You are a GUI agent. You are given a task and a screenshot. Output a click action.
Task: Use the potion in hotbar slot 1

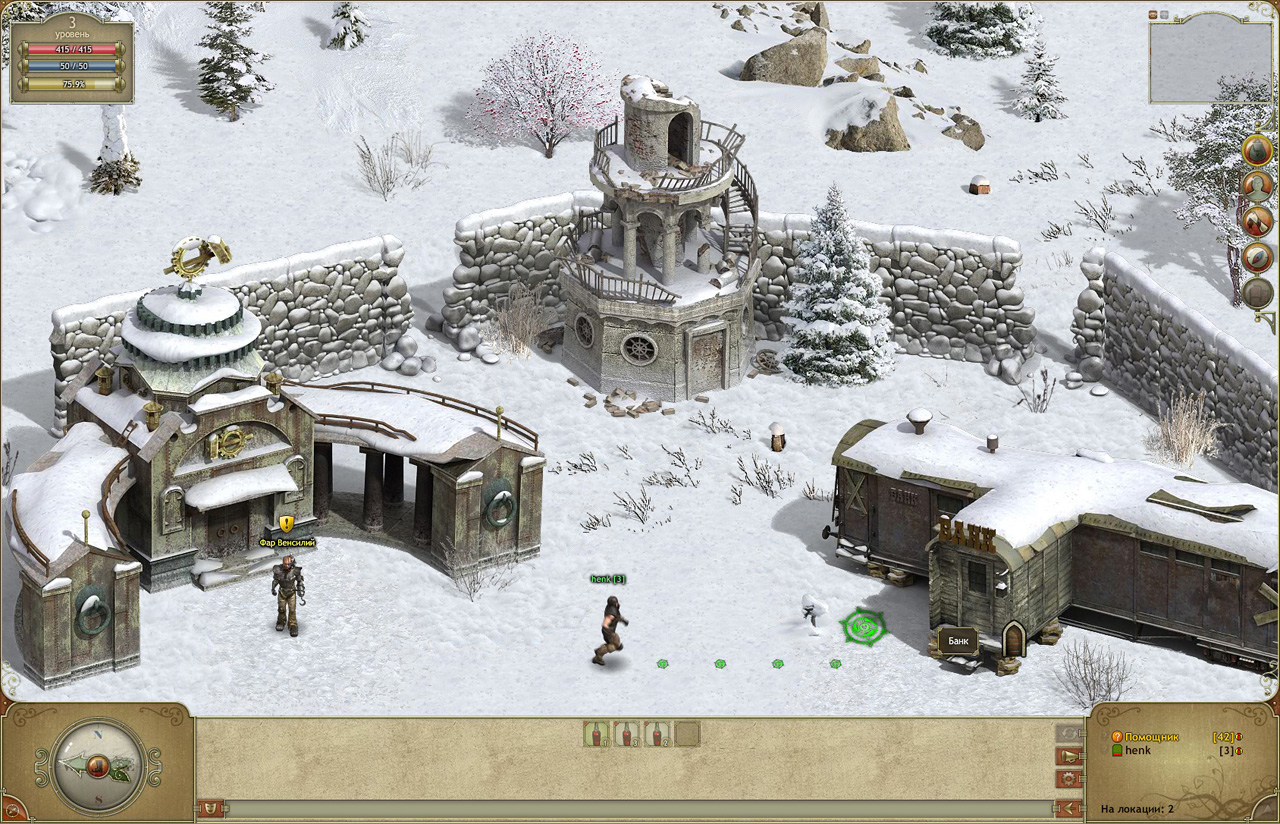pyautogui.click(x=596, y=734)
